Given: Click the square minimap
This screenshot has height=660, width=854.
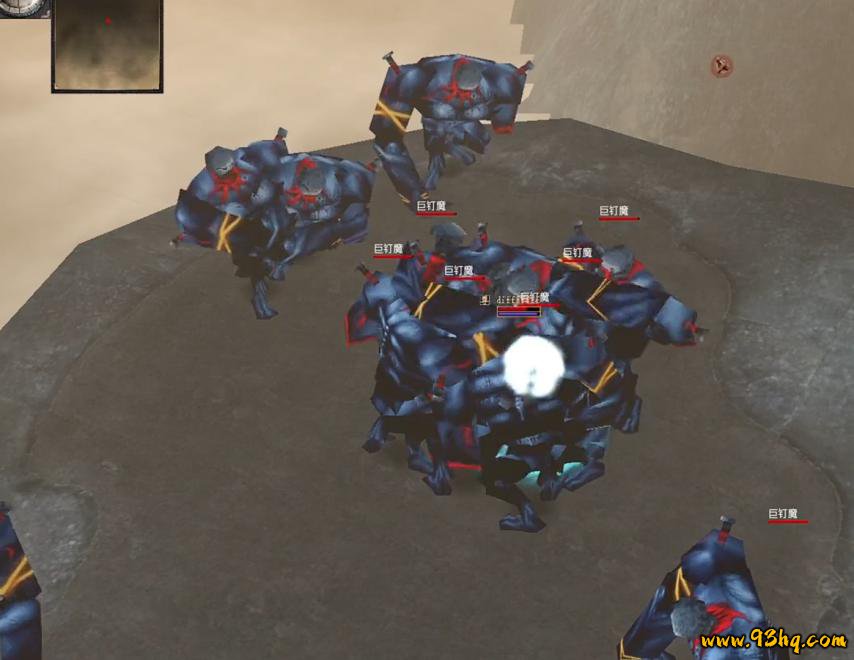Looking at the screenshot, I should (107, 45).
